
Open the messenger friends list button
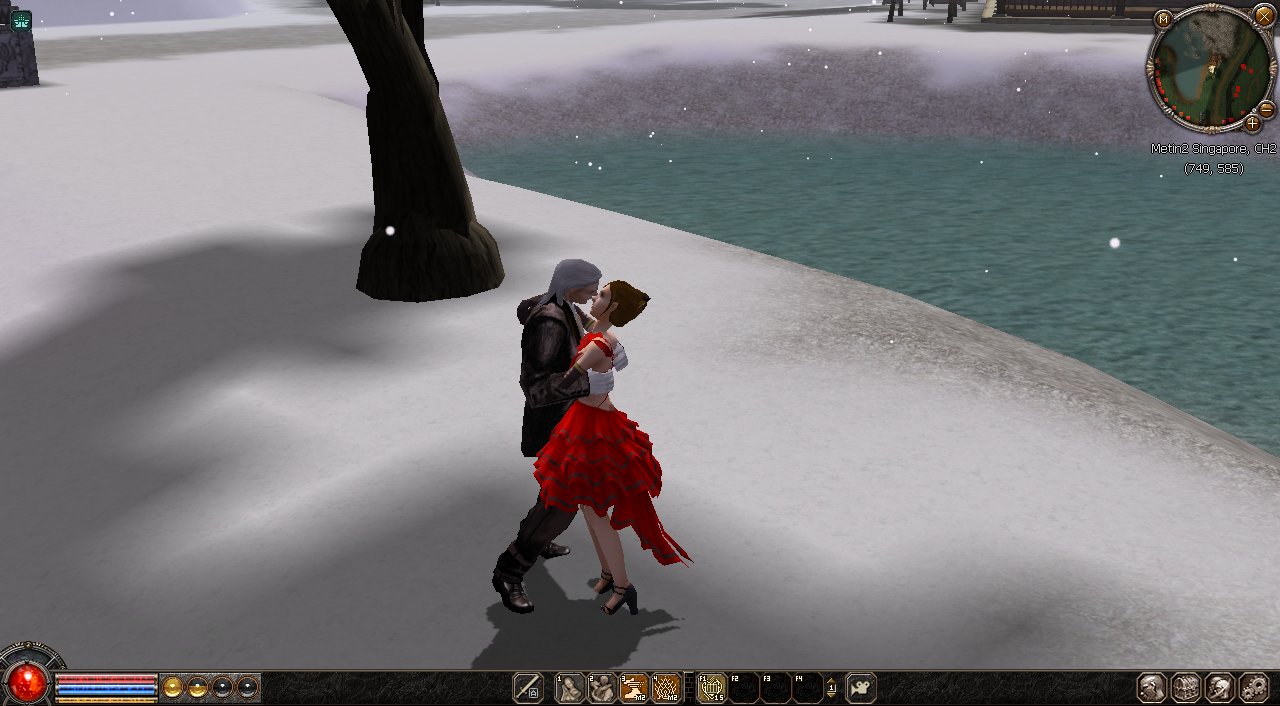point(1219,688)
